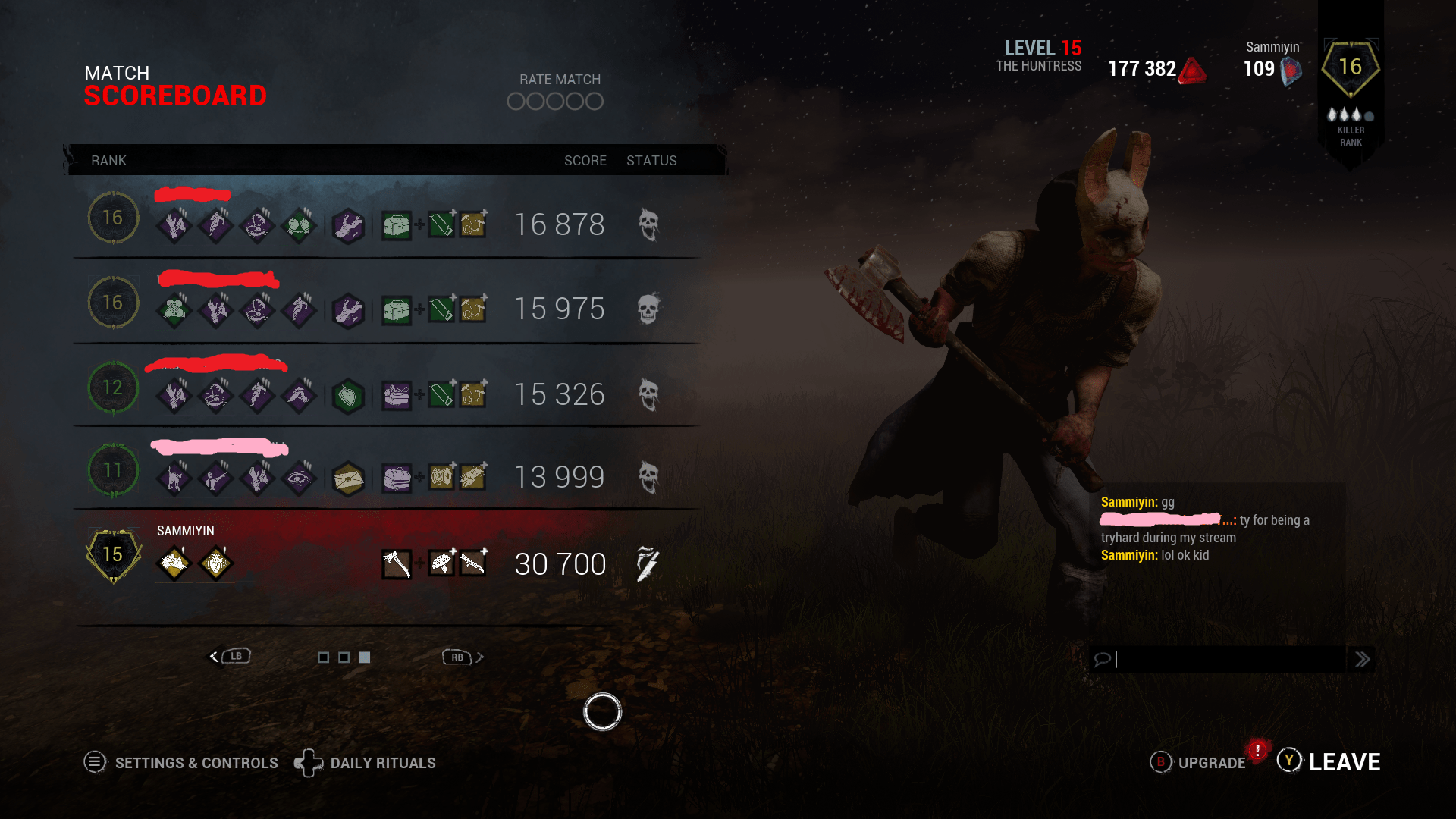Open the first perk icon of the top player
Image resolution: width=1456 pixels, height=819 pixels.
tap(174, 224)
